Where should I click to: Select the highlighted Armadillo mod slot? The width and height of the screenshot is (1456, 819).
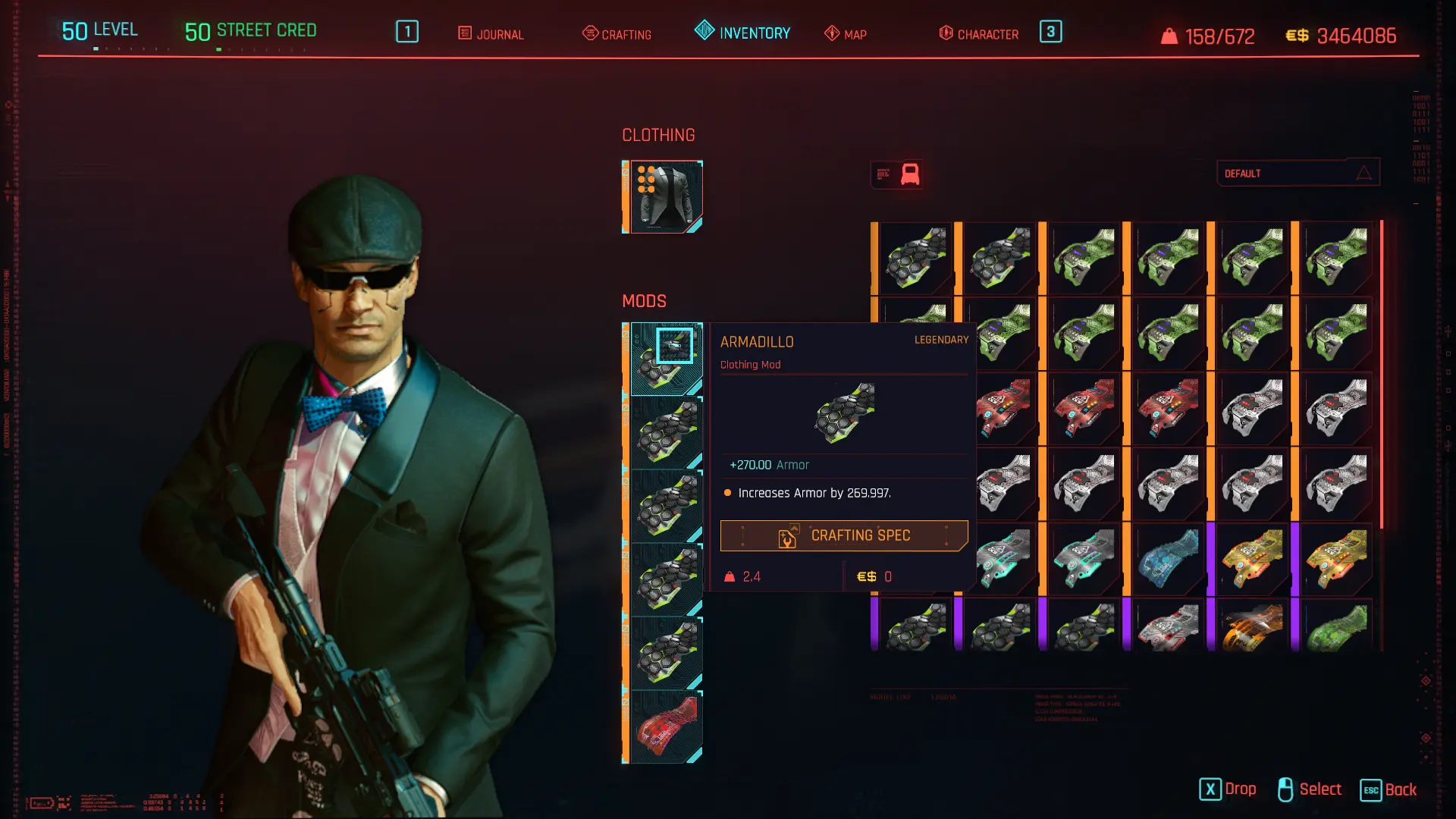[x=666, y=359]
